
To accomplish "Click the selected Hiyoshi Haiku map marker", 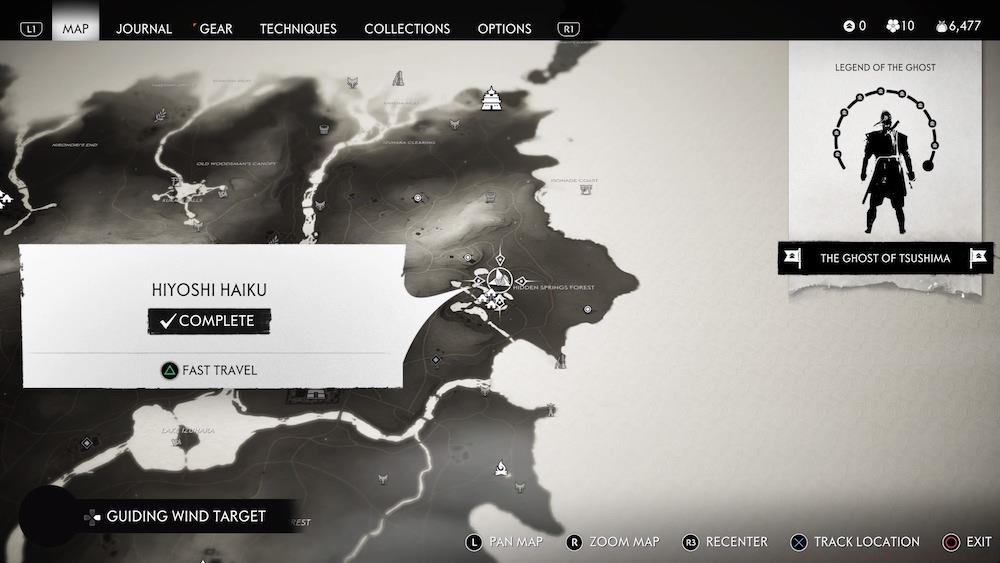I will tap(502, 279).
